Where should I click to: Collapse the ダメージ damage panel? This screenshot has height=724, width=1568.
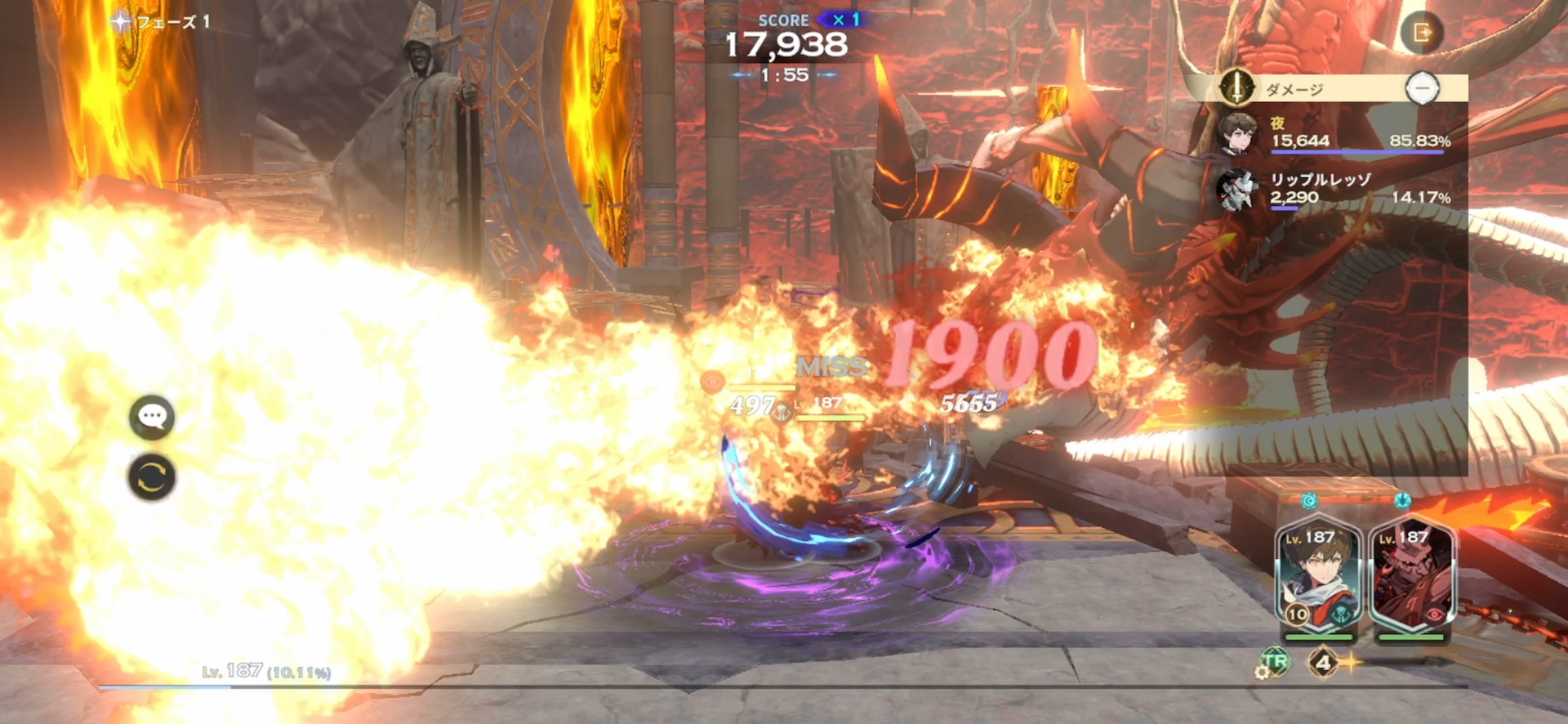pos(1422,88)
